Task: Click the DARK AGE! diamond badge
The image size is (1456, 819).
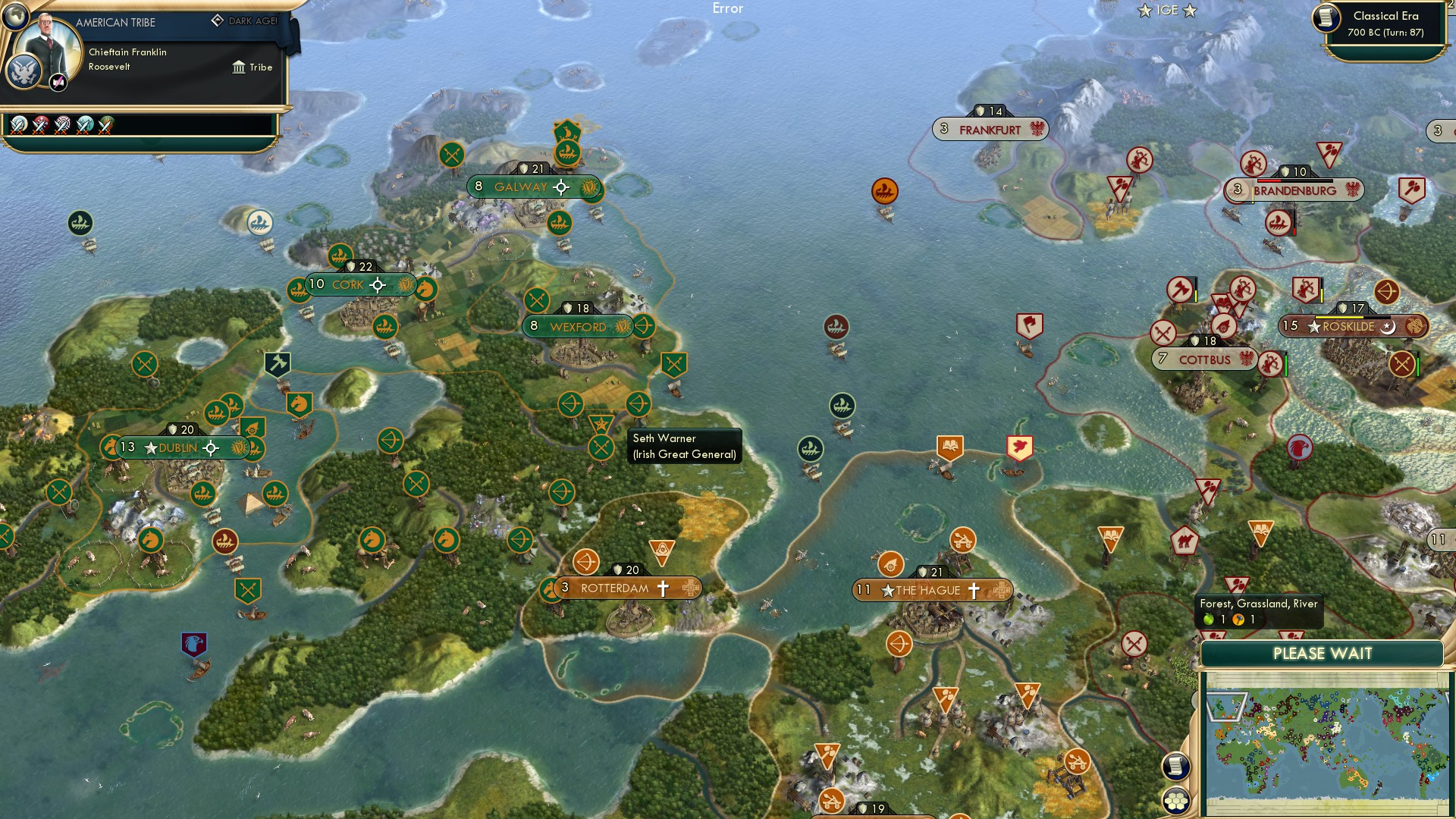Action: click(217, 21)
